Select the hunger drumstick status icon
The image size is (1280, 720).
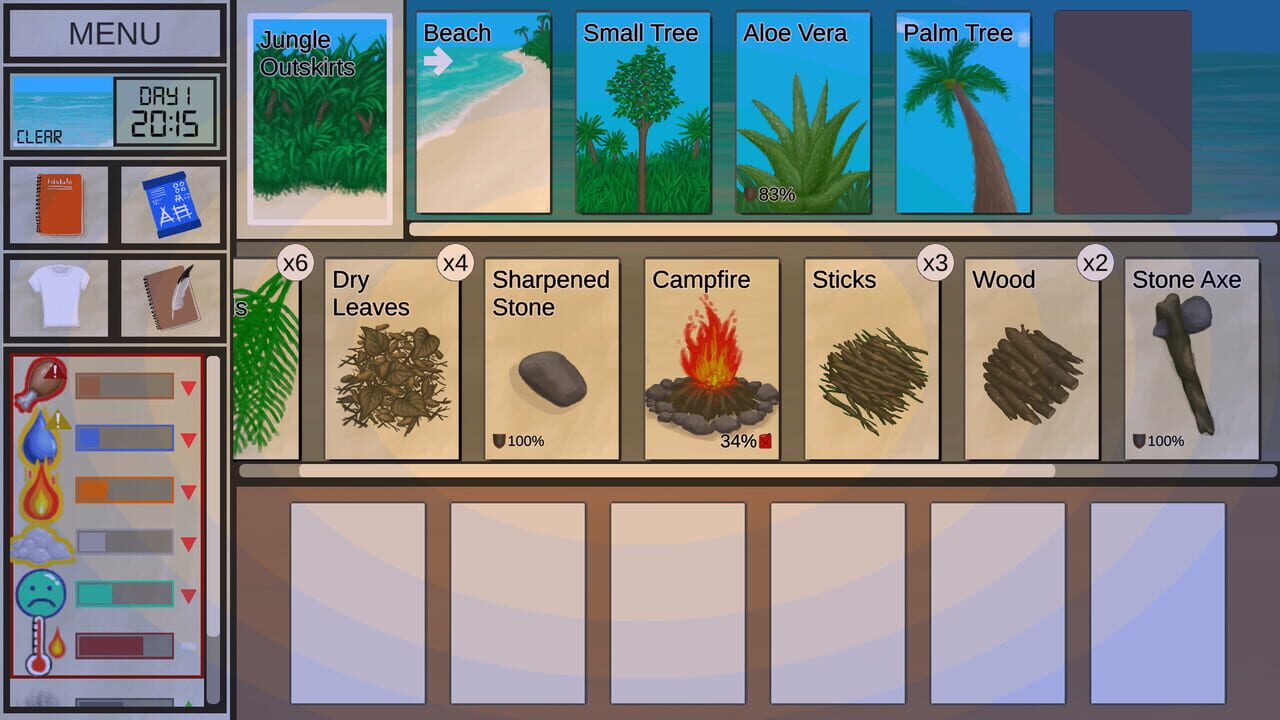(42, 383)
